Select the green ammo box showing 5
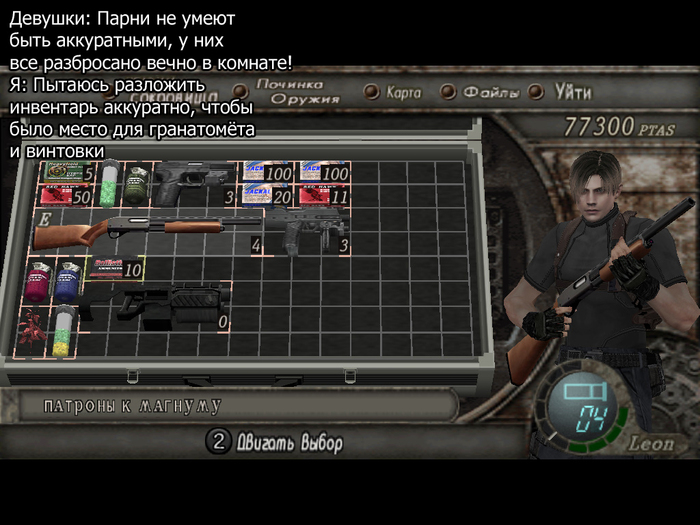700x525 pixels. click(x=66, y=172)
